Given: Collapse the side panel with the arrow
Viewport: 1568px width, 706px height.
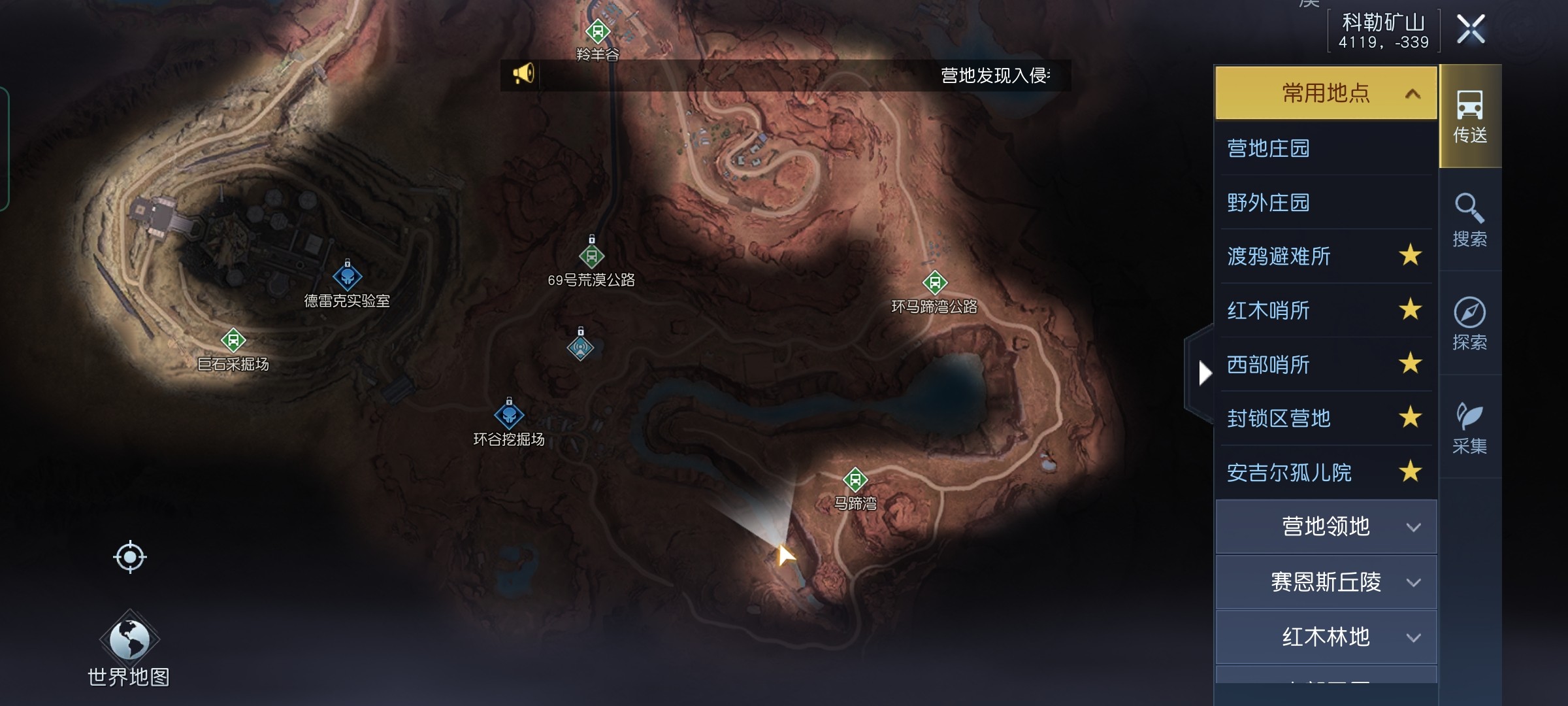Looking at the screenshot, I should pos(1204,373).
